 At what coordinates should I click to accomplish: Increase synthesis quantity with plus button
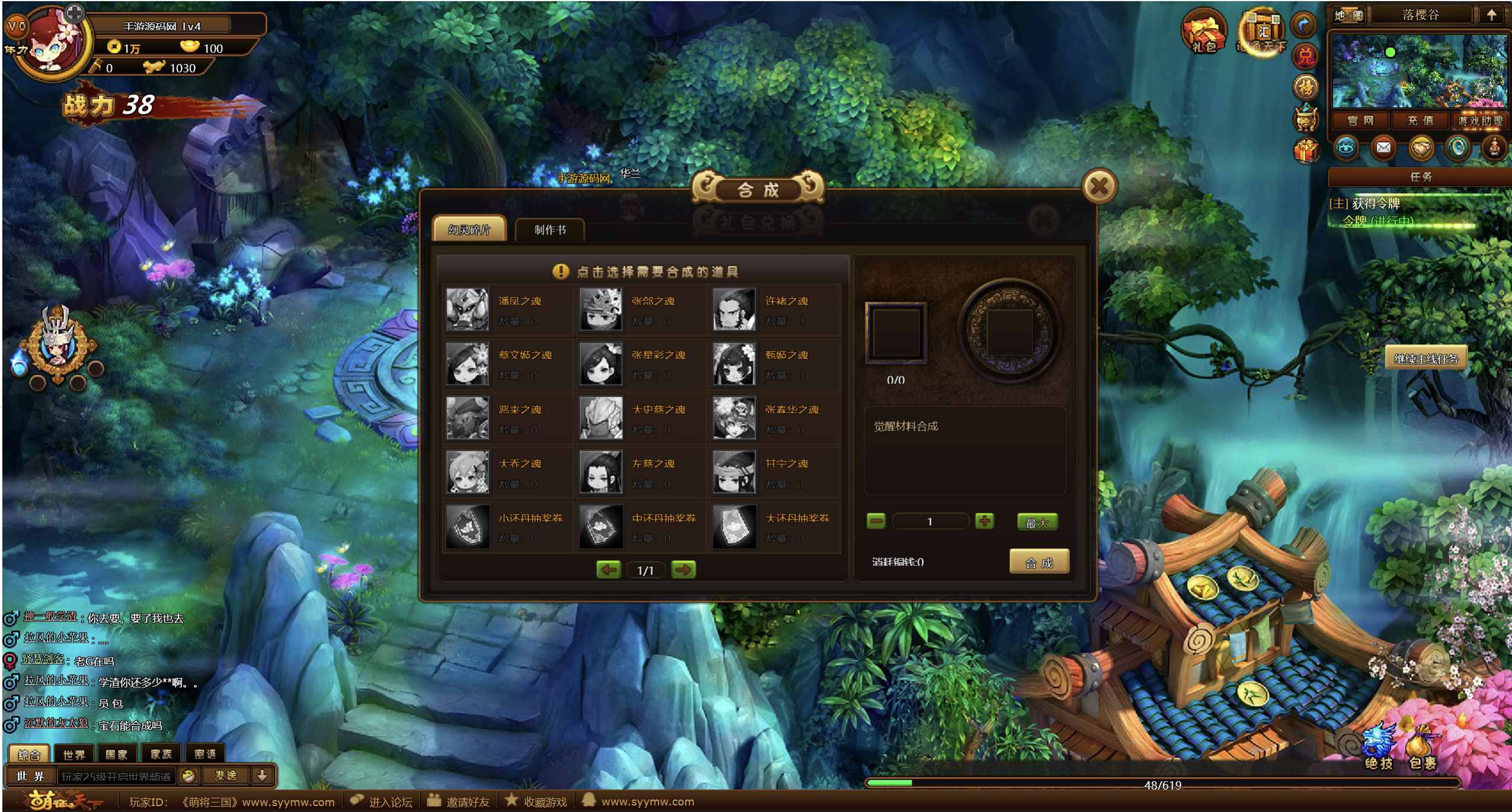click(x=984, y=522)
